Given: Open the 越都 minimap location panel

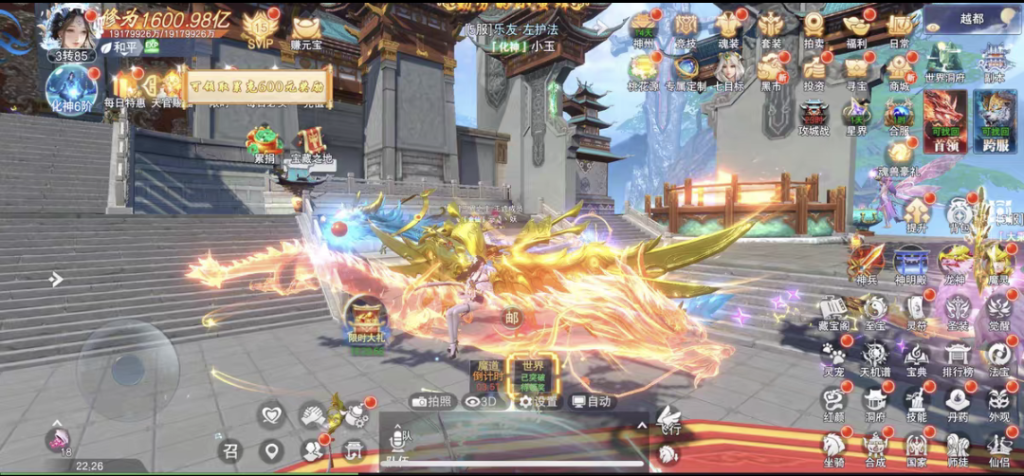Looking at the screenshot, I should point(972,18).
